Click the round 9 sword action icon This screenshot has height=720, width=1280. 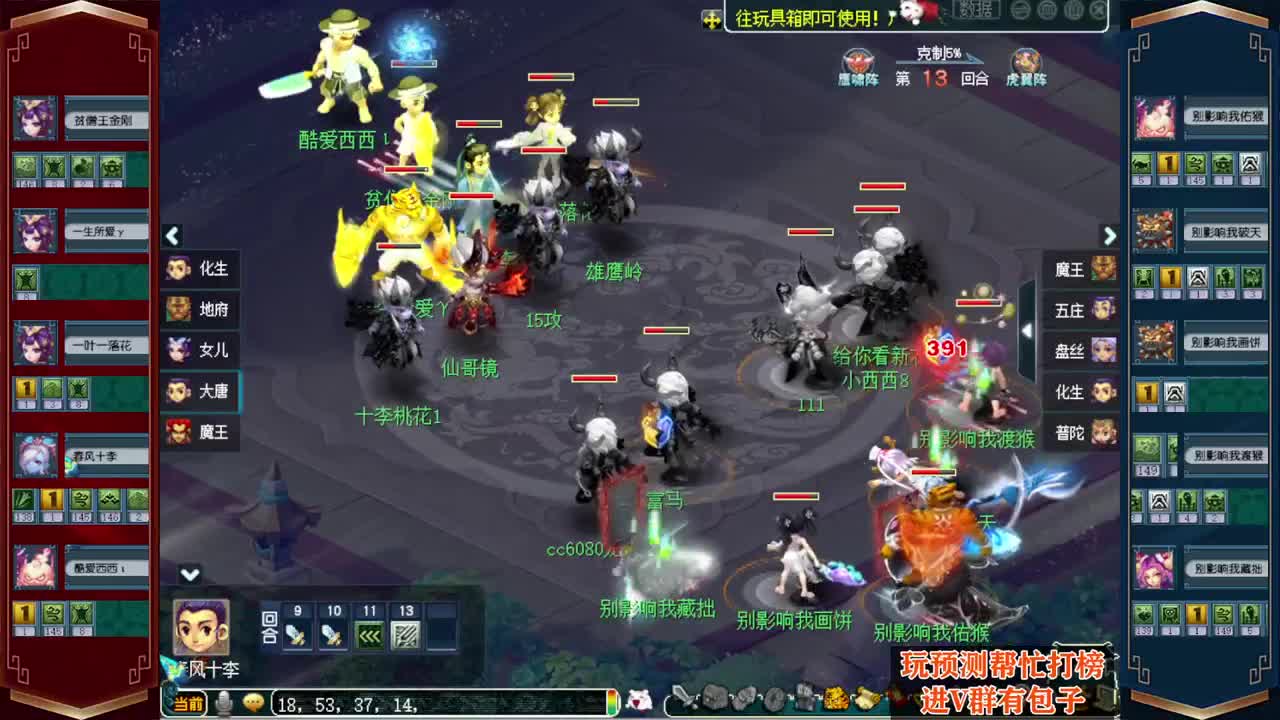(295, 635)
